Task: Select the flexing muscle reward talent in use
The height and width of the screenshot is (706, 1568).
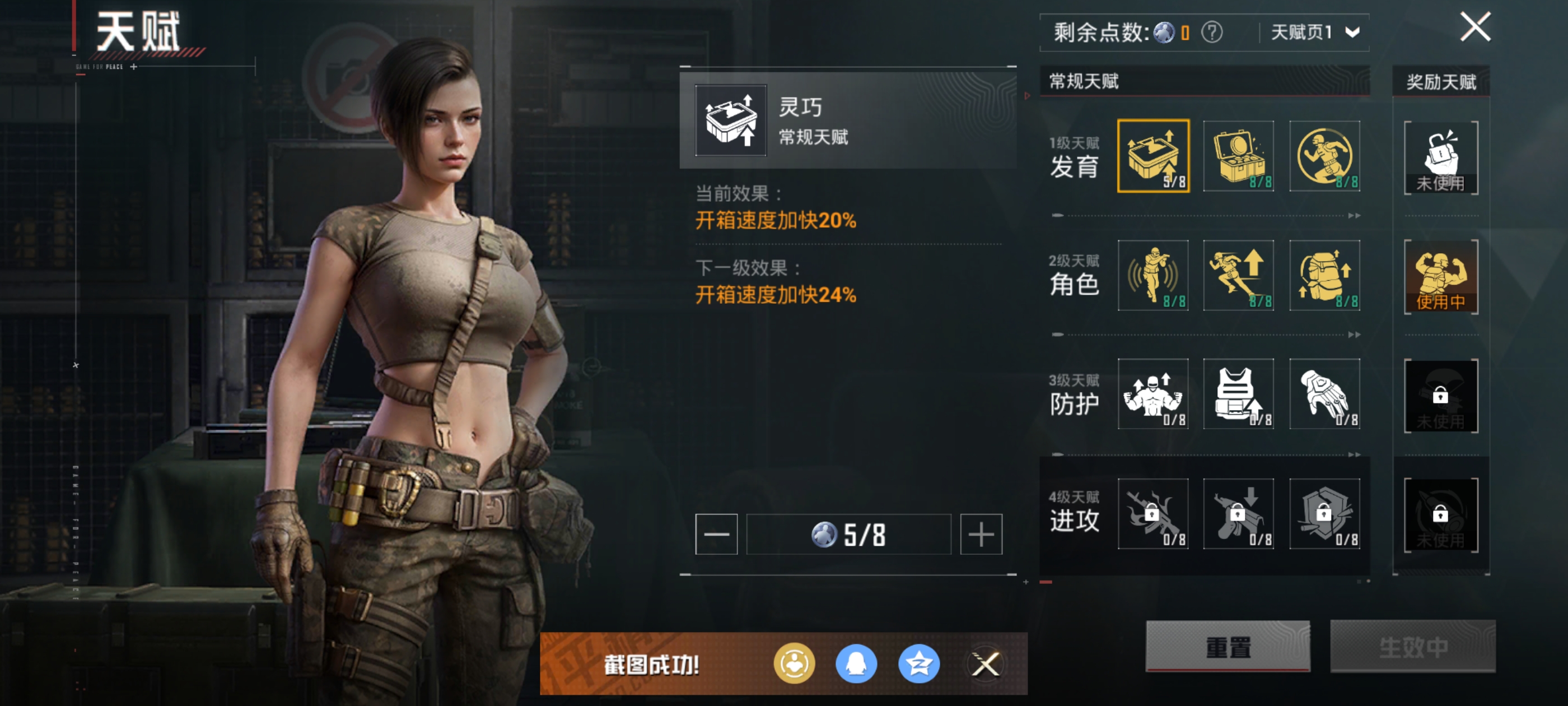Action: 1440,277
